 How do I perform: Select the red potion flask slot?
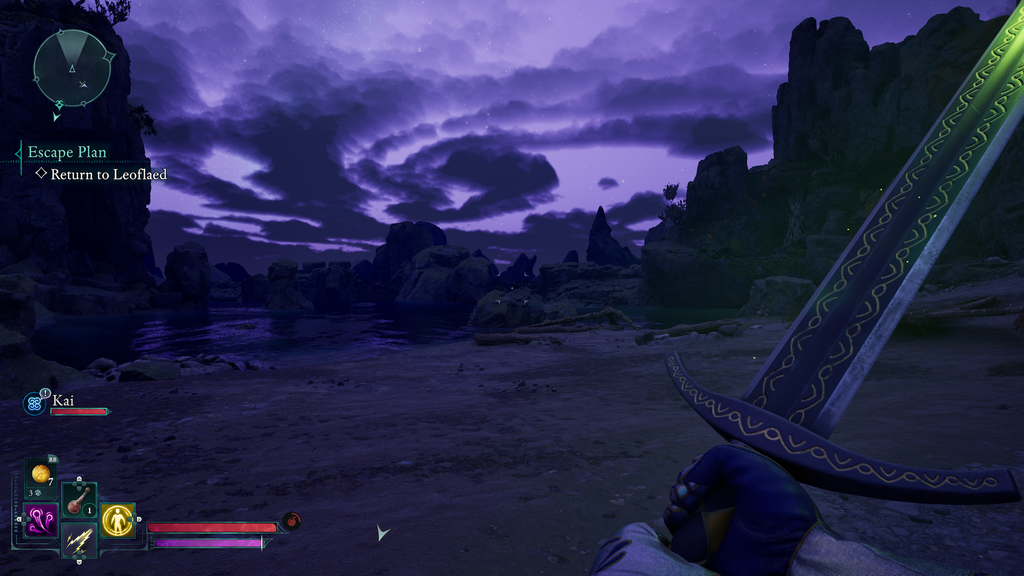coord(78,499)
